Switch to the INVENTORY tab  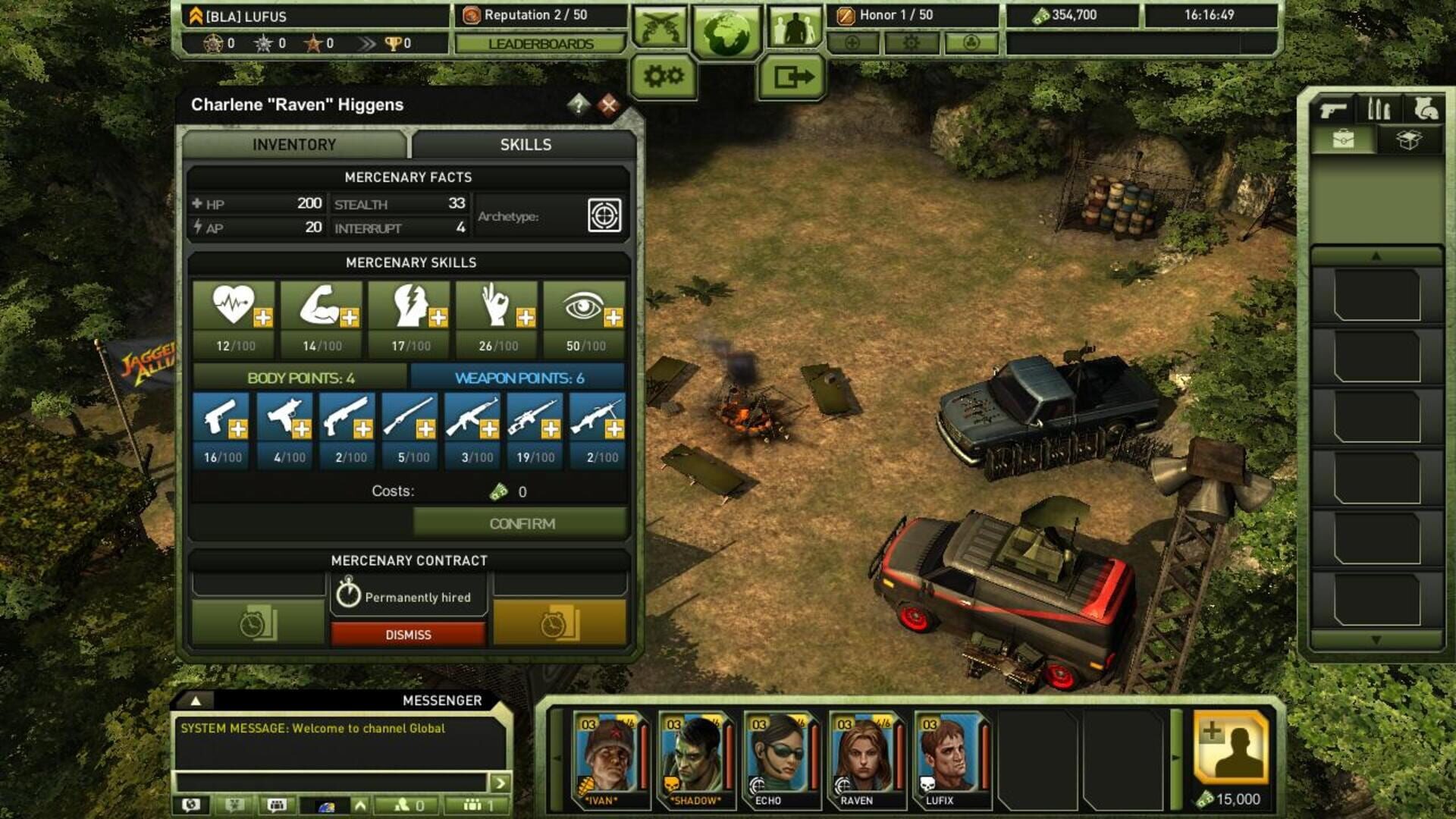tap(294, 145)
